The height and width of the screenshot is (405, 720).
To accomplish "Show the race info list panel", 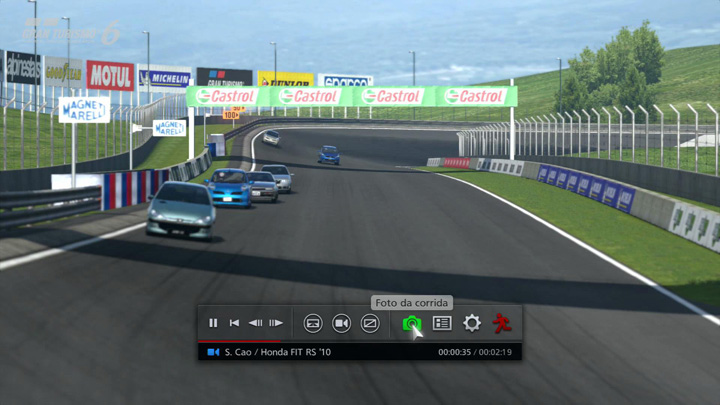I will click(442, 323).
